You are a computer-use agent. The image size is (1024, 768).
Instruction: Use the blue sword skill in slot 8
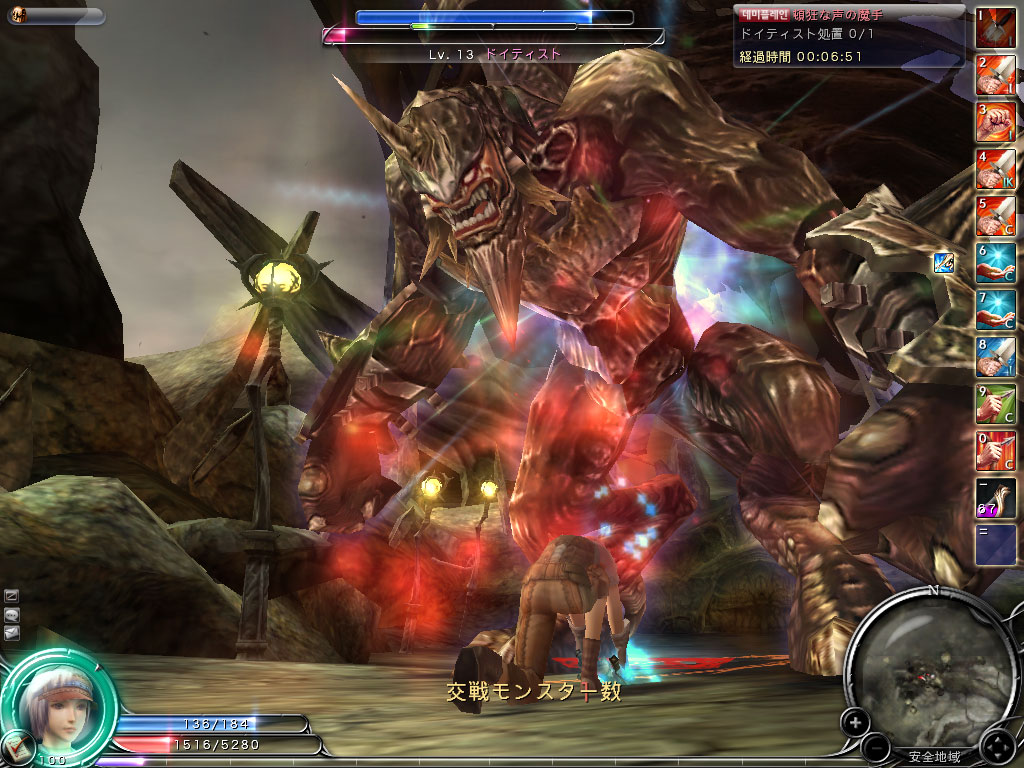[995, 358]
